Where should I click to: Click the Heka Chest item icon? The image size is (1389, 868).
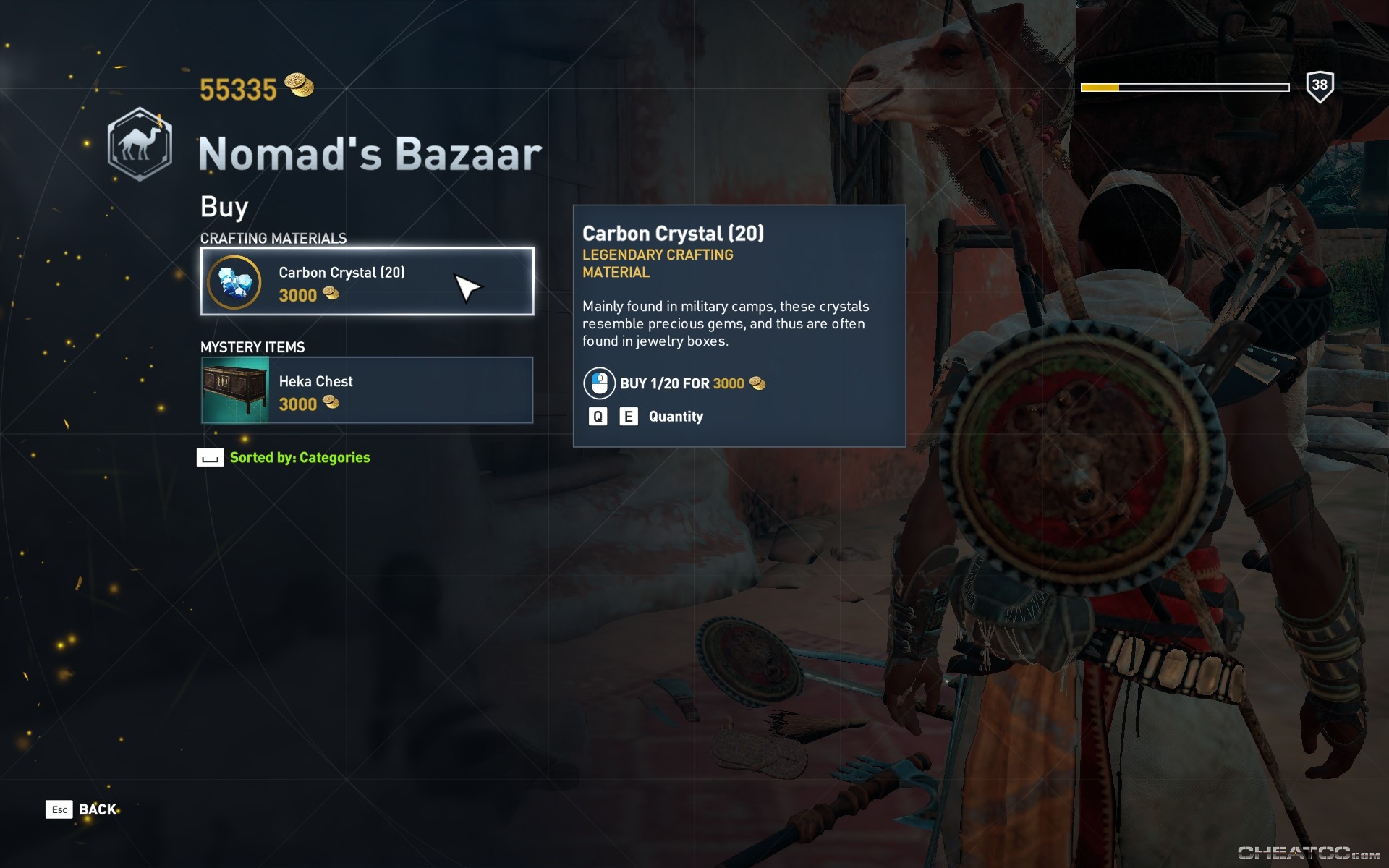(x=233, y=390)
